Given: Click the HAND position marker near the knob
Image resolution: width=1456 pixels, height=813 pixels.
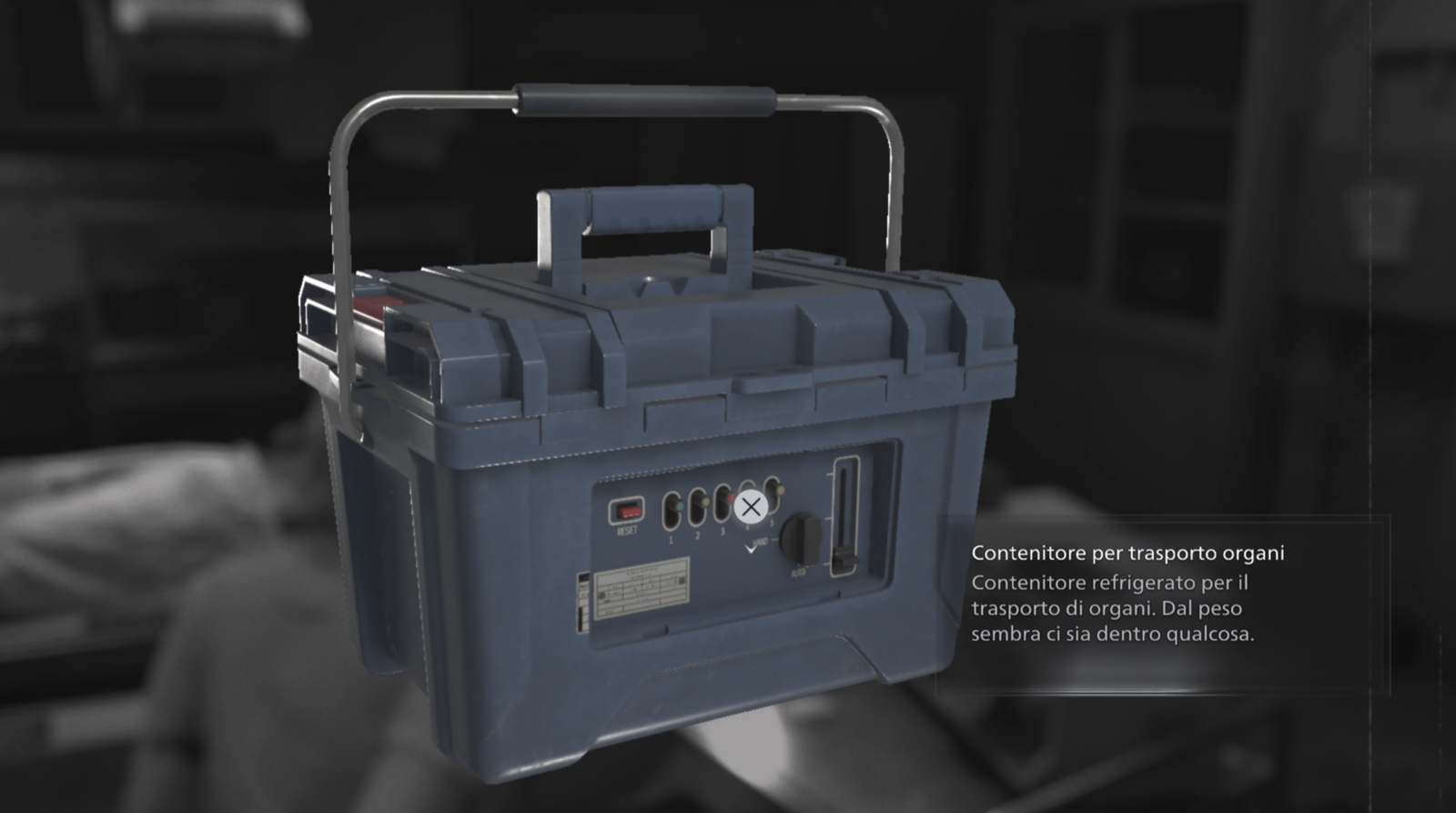Looking at the screenshot, I should pyautogui.click(x=763, y=541).
